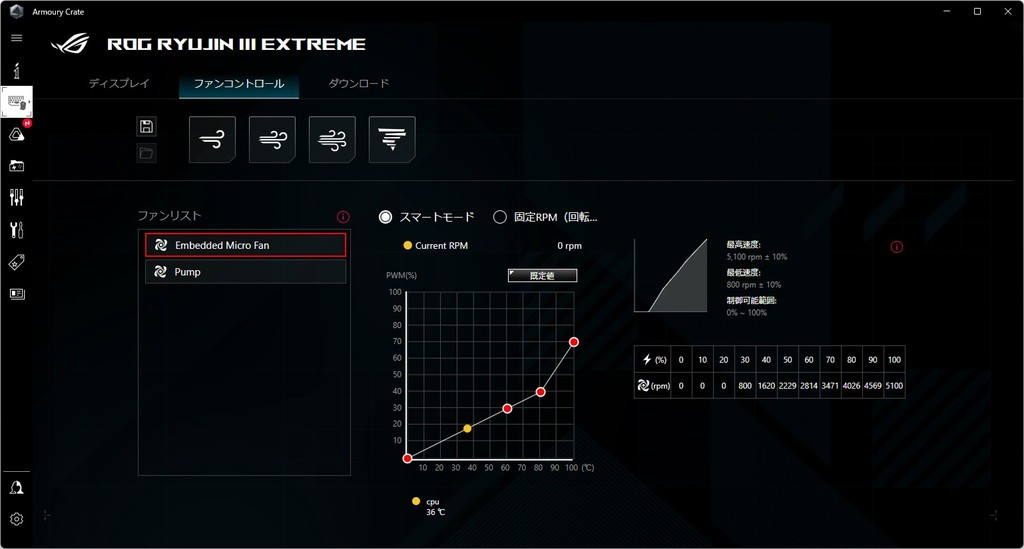The height and width of the screenshot is (549, 1024).
Task: Enable the スマートモード radio option
Action: (386, 217)
